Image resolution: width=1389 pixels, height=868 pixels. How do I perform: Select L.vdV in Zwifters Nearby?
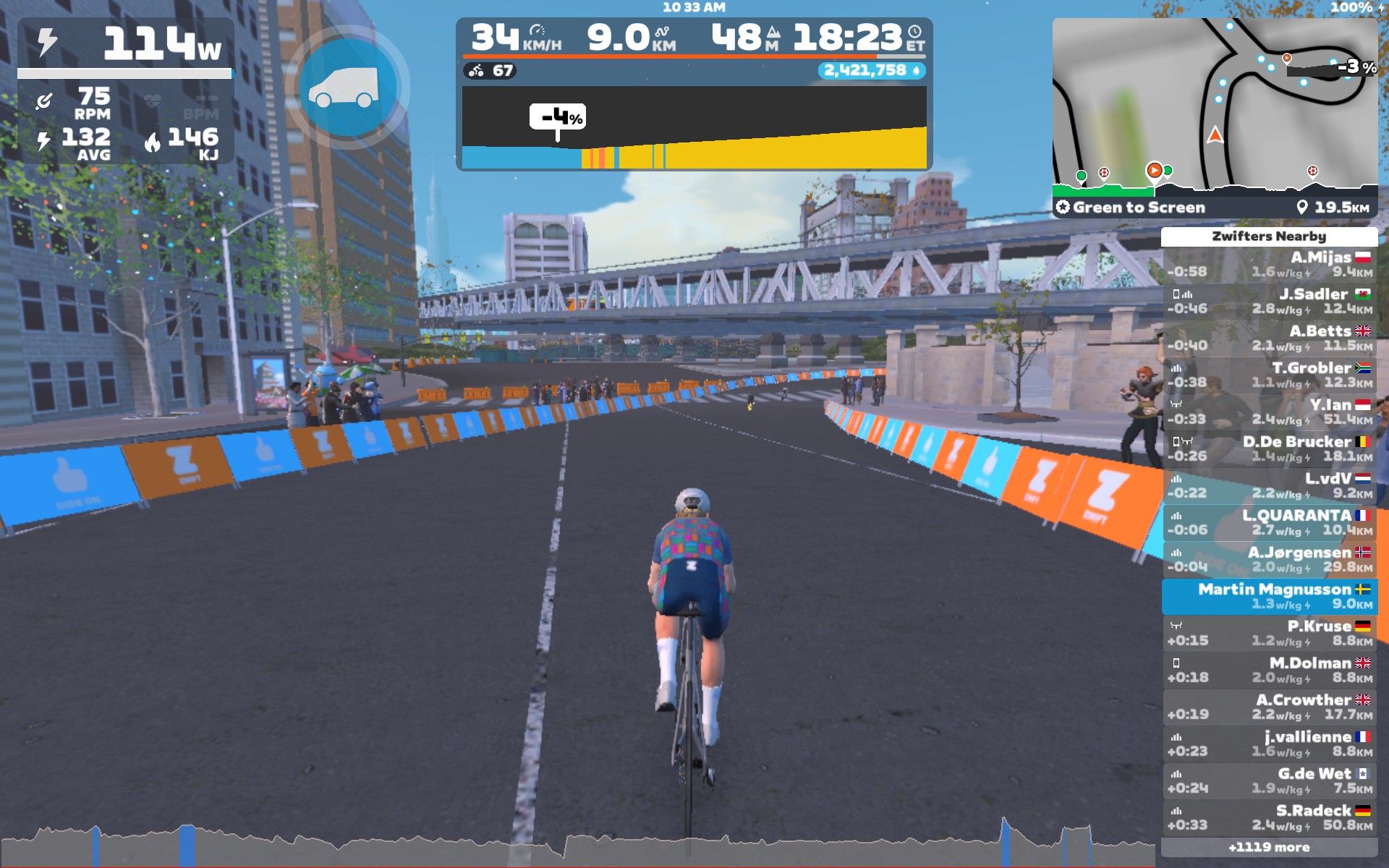(1269, 486)
